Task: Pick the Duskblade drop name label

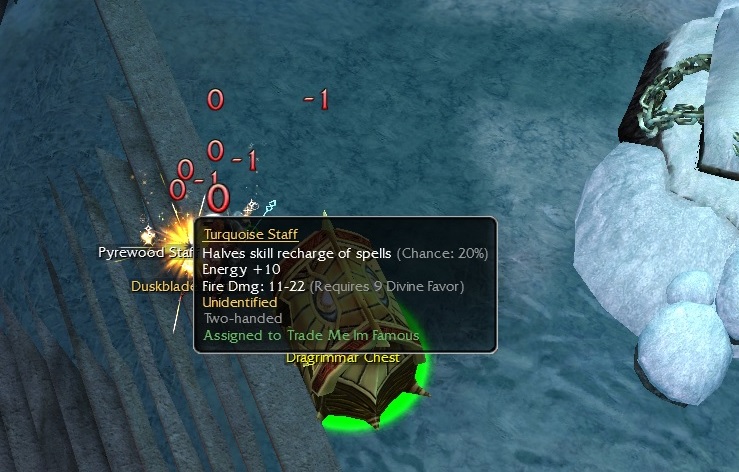Action: pos(162,285)
